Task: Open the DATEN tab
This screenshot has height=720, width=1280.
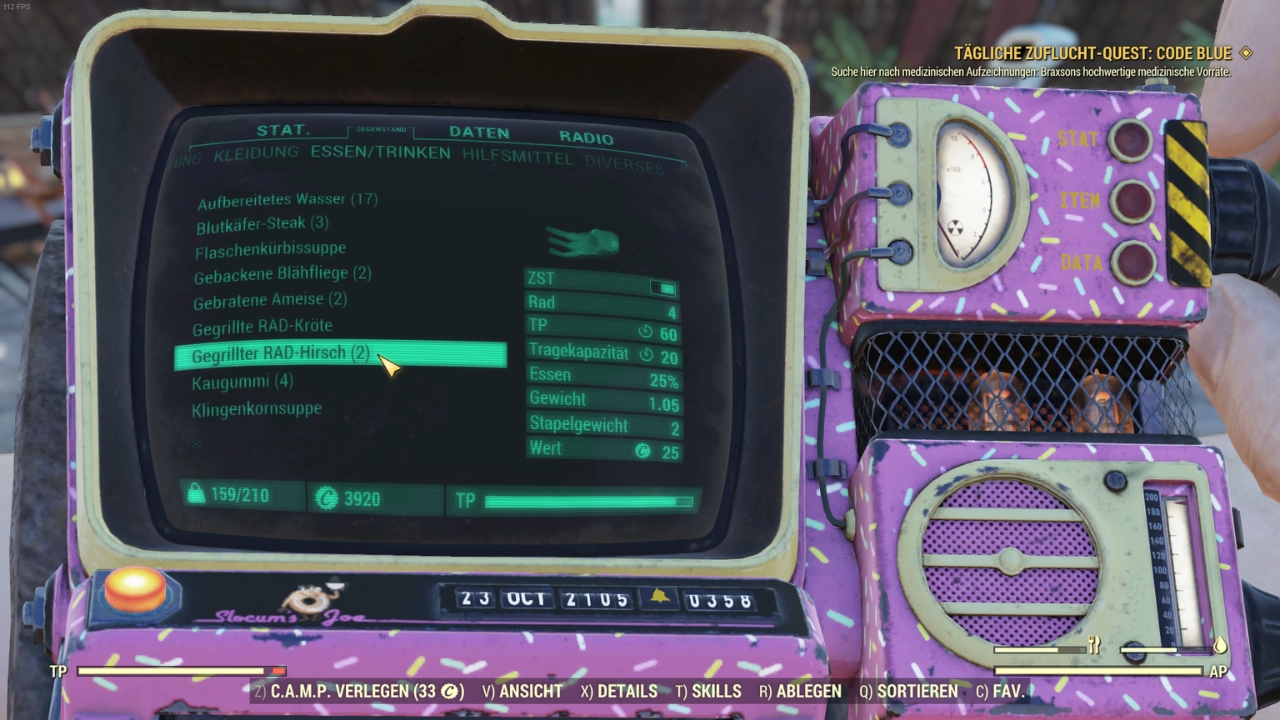Action: coord(479,132)
